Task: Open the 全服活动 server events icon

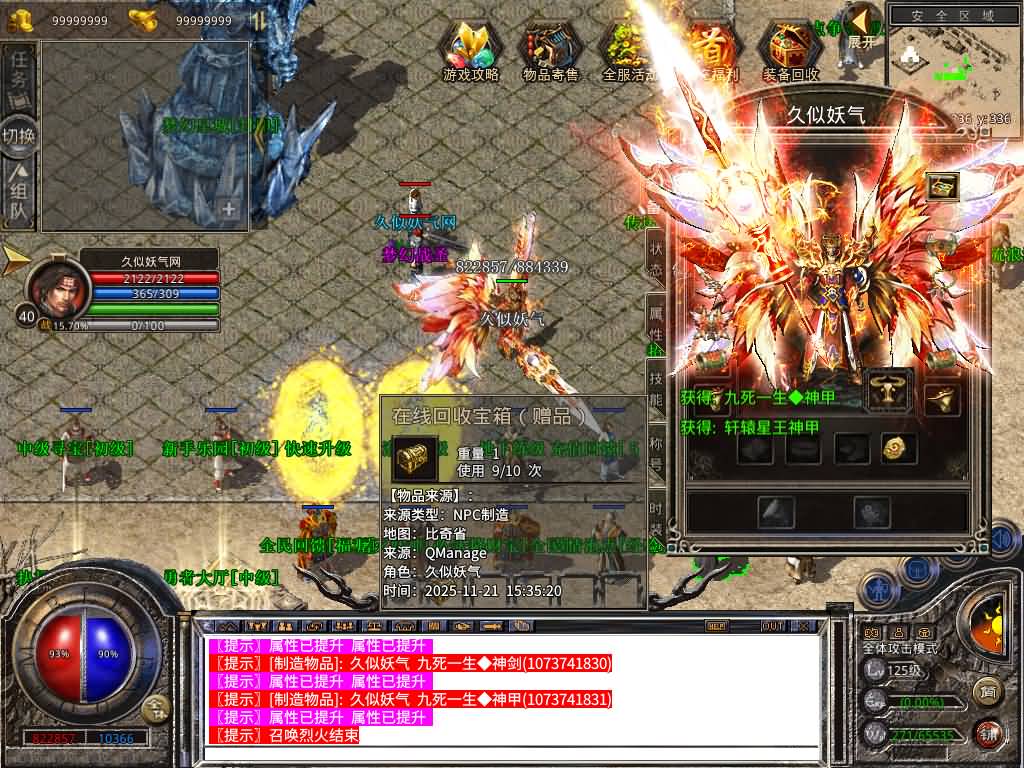Action: tap(629, 52)
